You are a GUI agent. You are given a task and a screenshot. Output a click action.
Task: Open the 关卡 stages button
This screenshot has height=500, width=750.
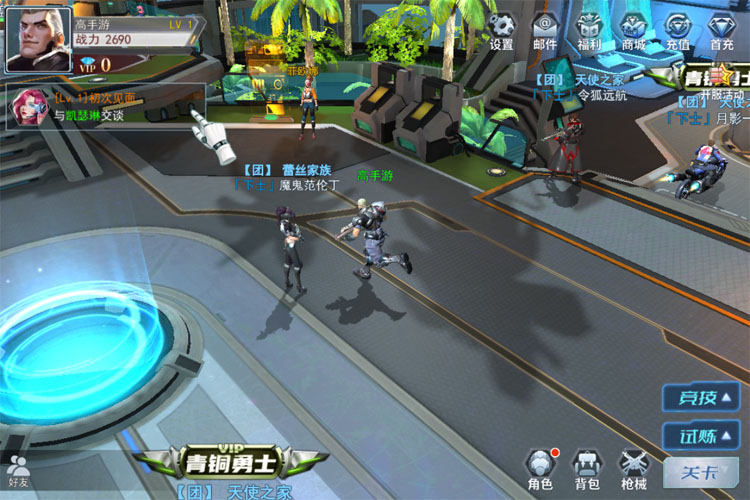pos(700,473)
